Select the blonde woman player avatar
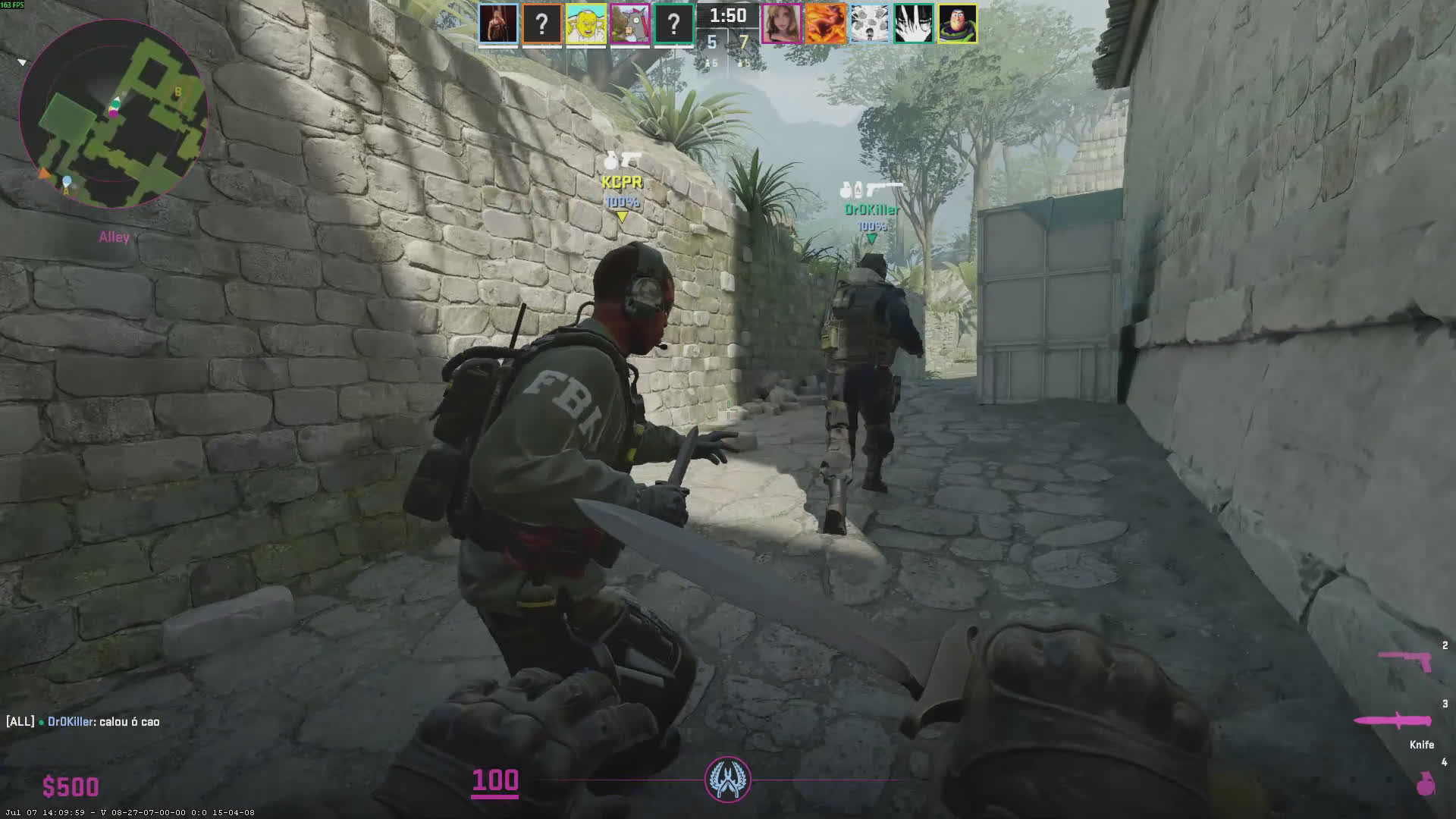The image size is (1456, 819). point(781,24)
